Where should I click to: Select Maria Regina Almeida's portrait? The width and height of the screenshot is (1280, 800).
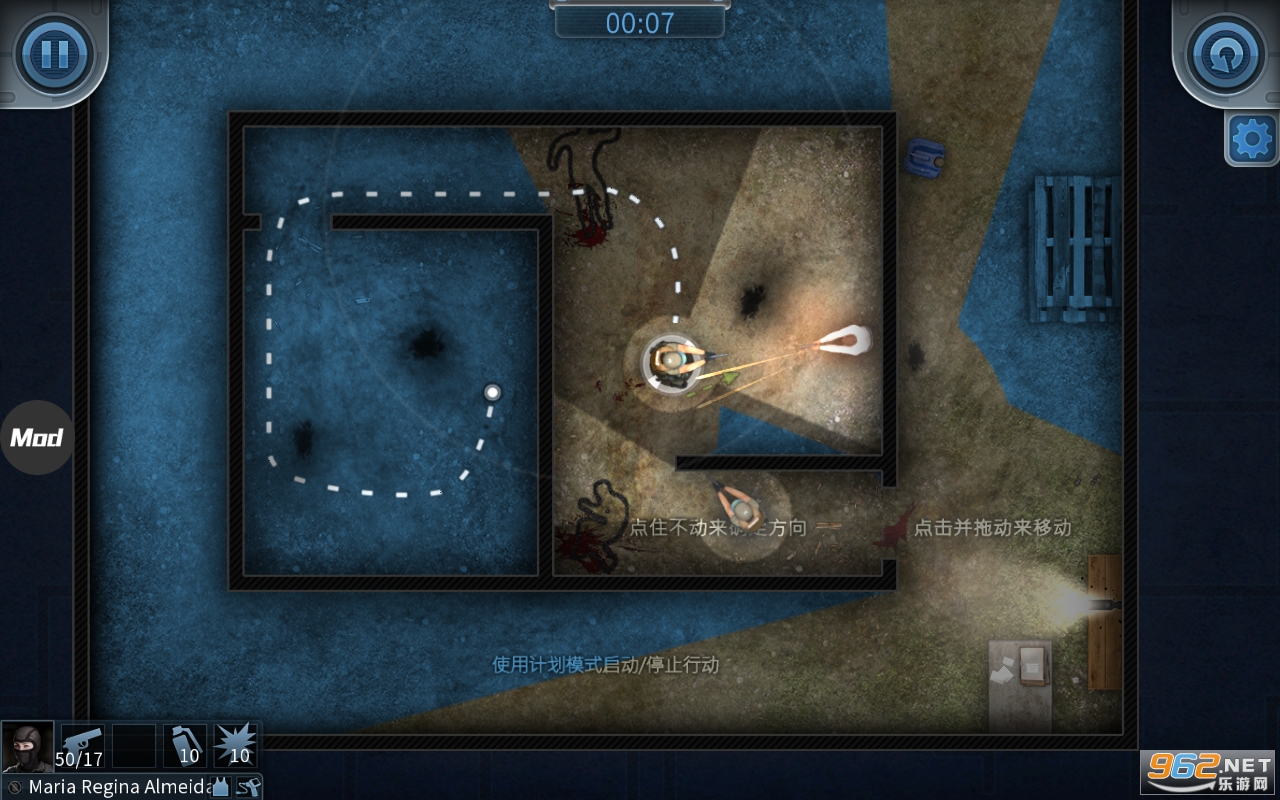click(x=27, y=746)
